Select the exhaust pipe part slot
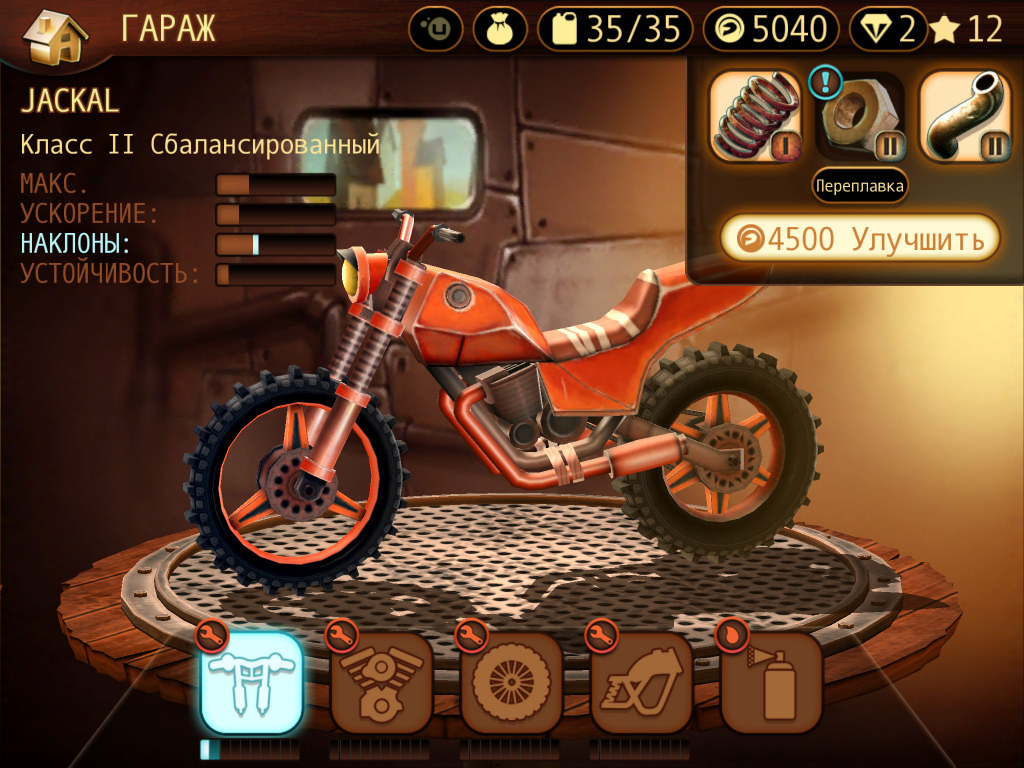The width and height of the screenshot is (1024, 768). click(x=965, y=117)
